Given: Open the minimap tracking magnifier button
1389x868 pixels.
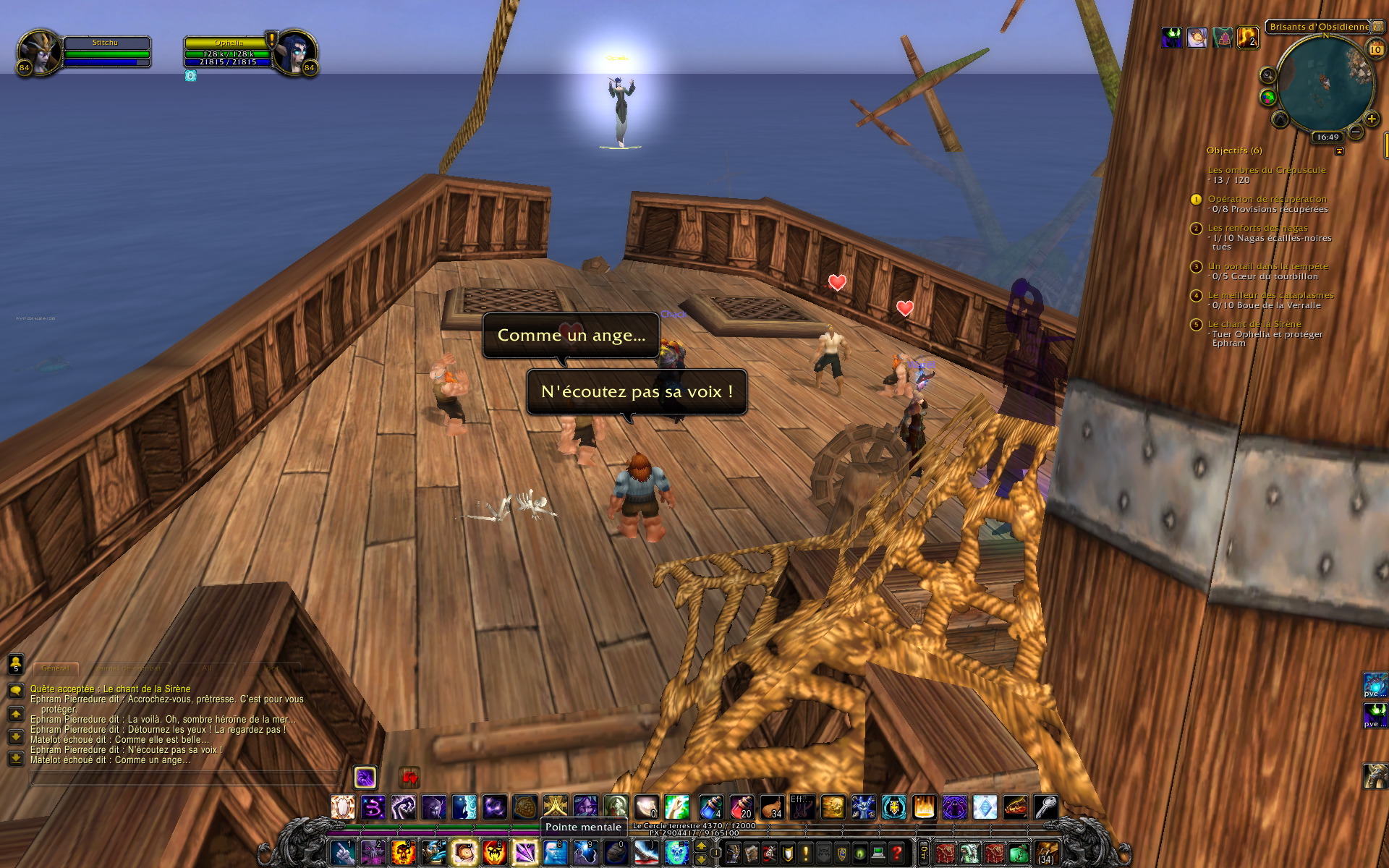Looking at the screenshot, I should [x=1267, y=75].
